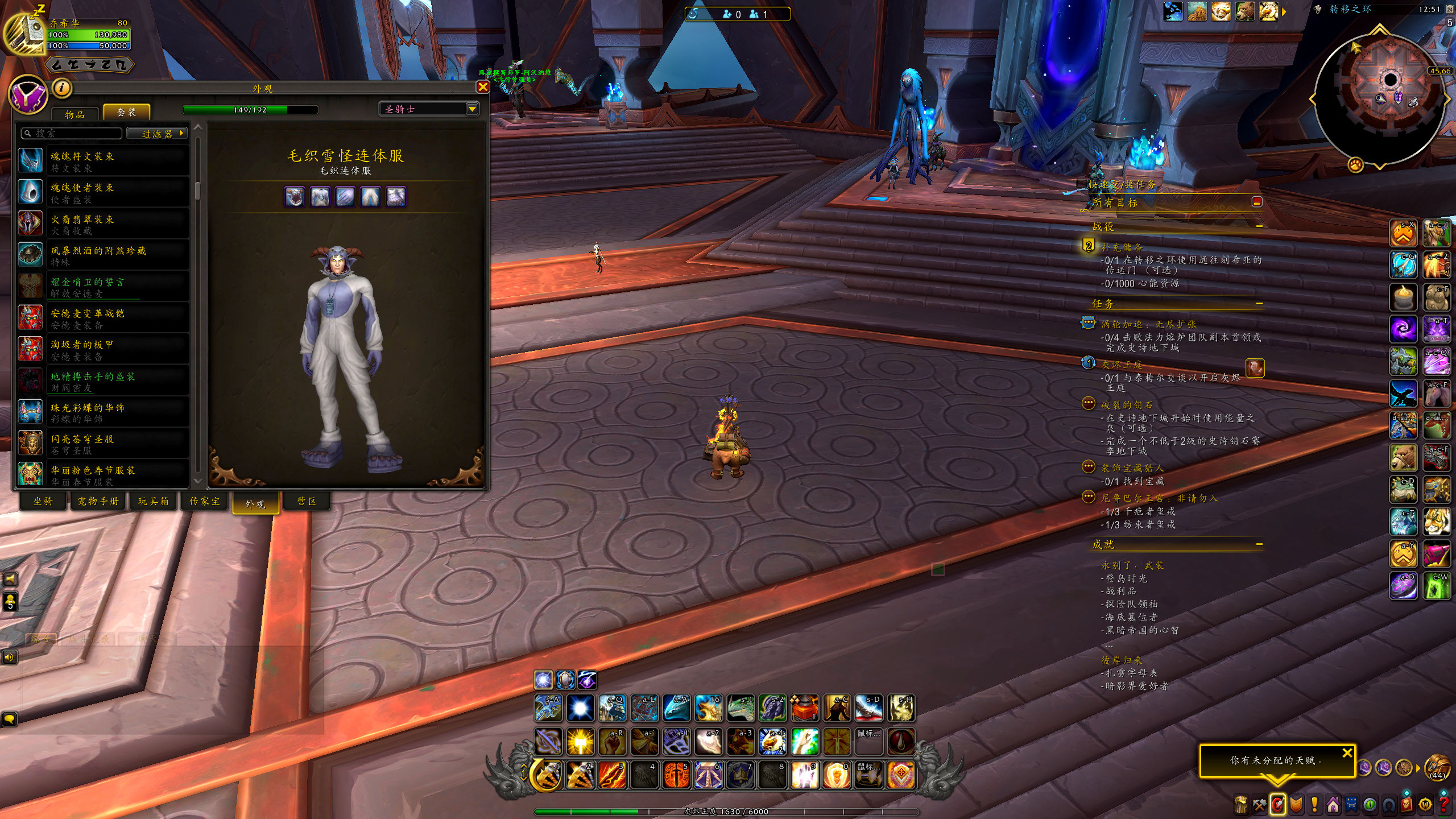Choose the 安德麦变革战铠 set
The width and height of the screenshot is (1456, 819).
point(103,318)
